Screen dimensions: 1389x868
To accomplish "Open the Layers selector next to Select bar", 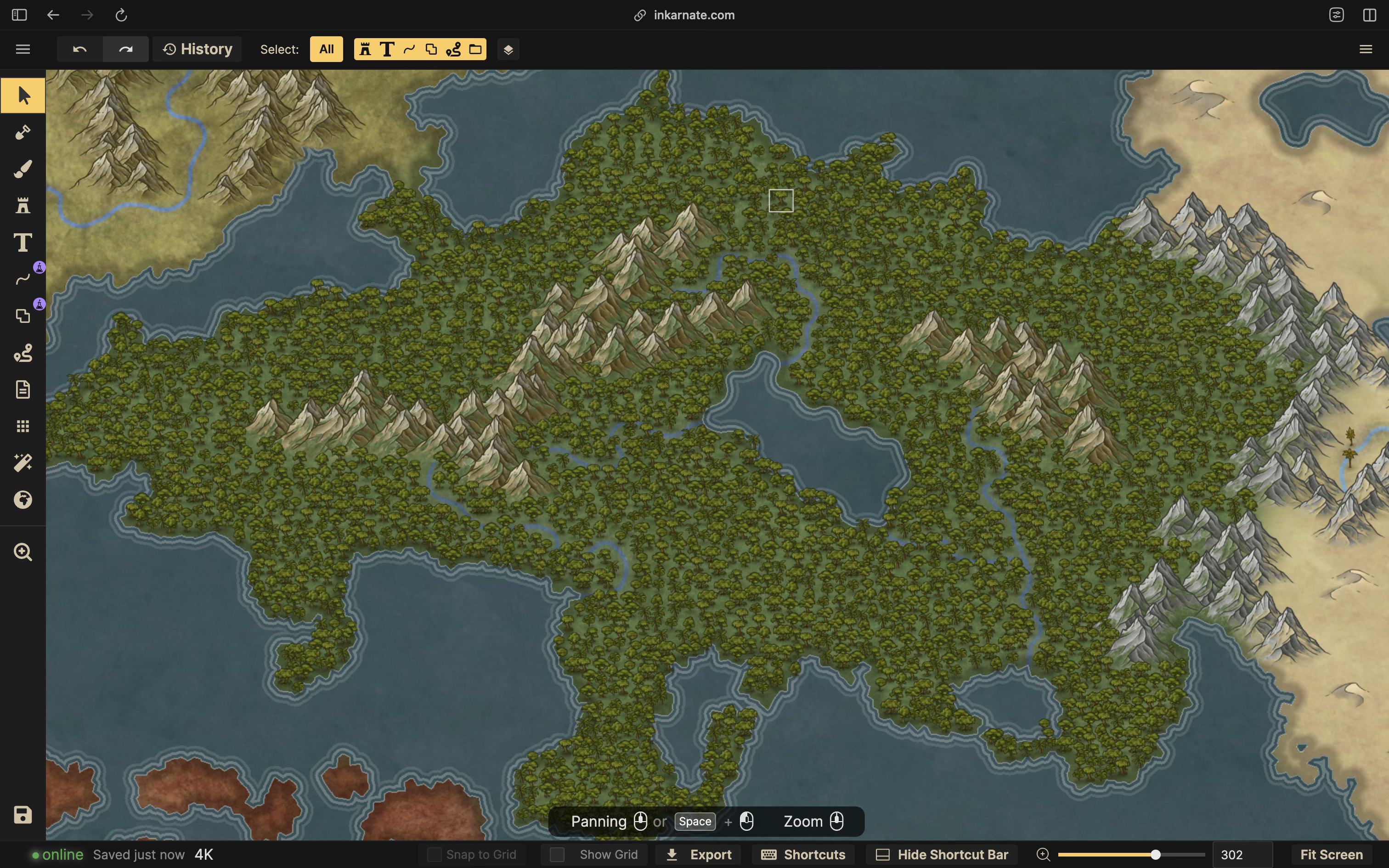I will [508, 50].
